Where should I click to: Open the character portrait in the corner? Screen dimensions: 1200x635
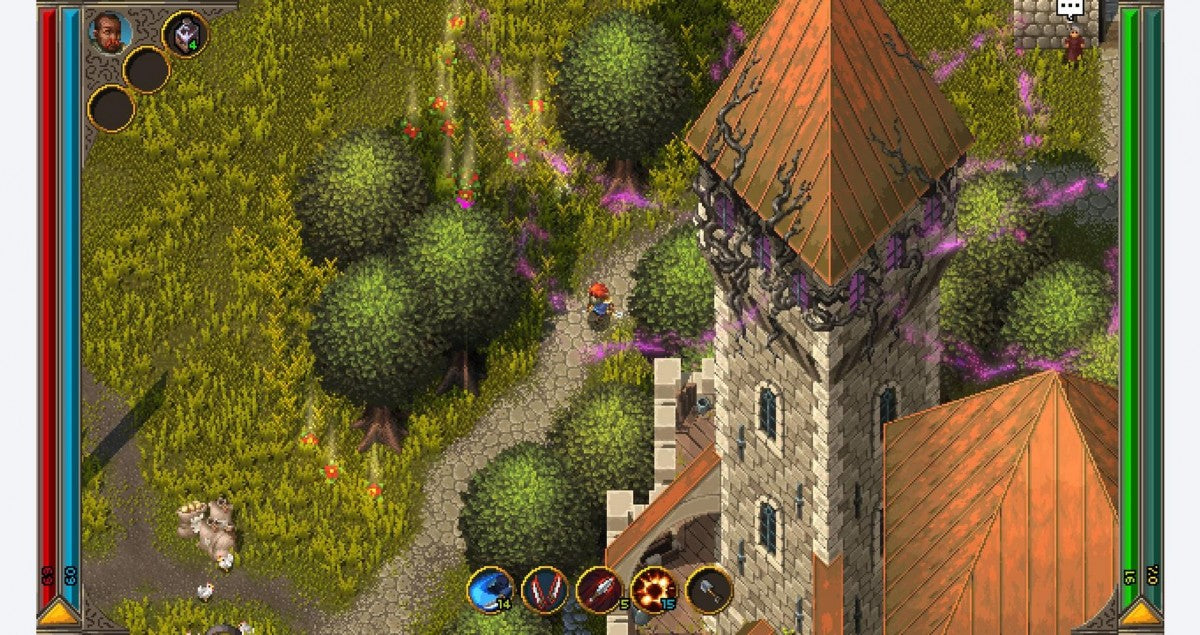pyautogui.click(x=109, y=33)
